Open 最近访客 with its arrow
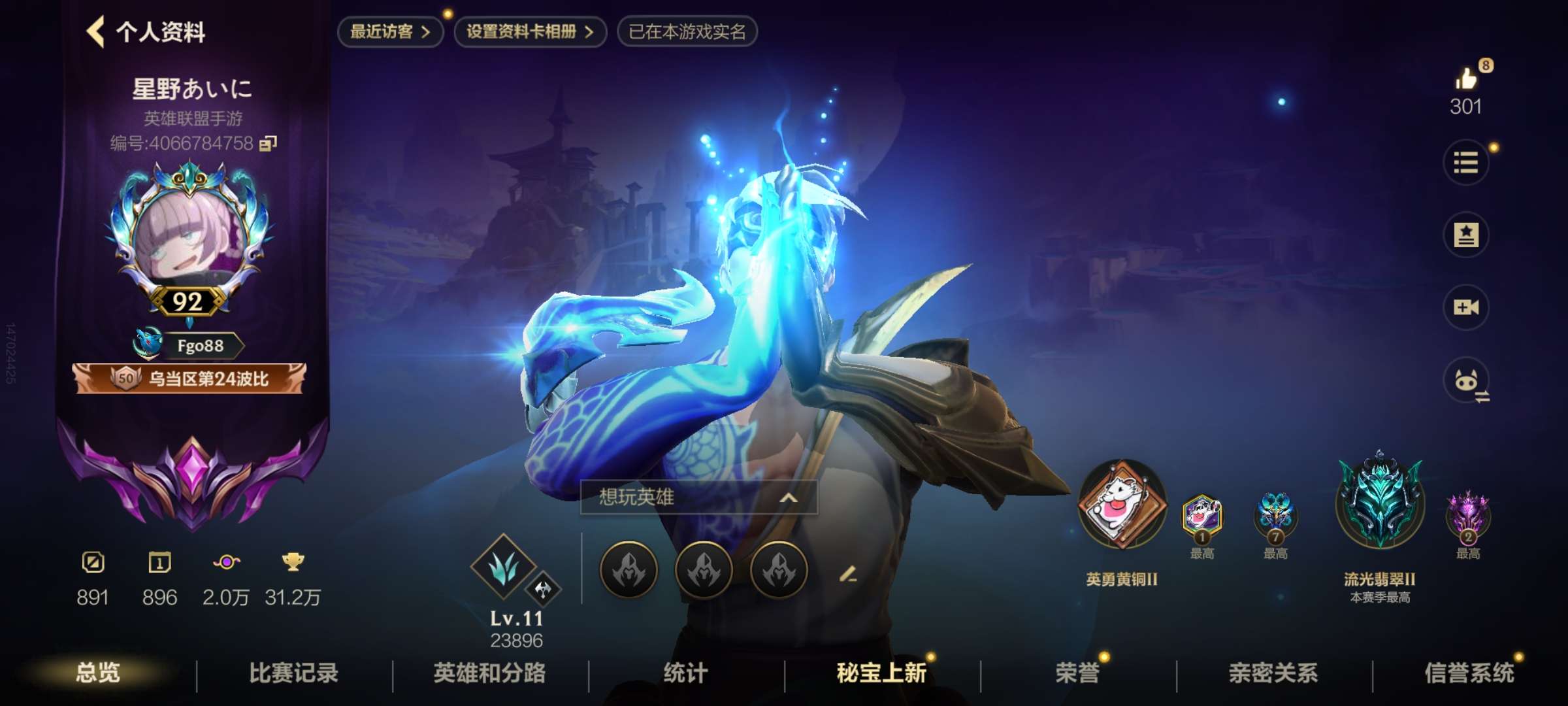 [390, 30]
